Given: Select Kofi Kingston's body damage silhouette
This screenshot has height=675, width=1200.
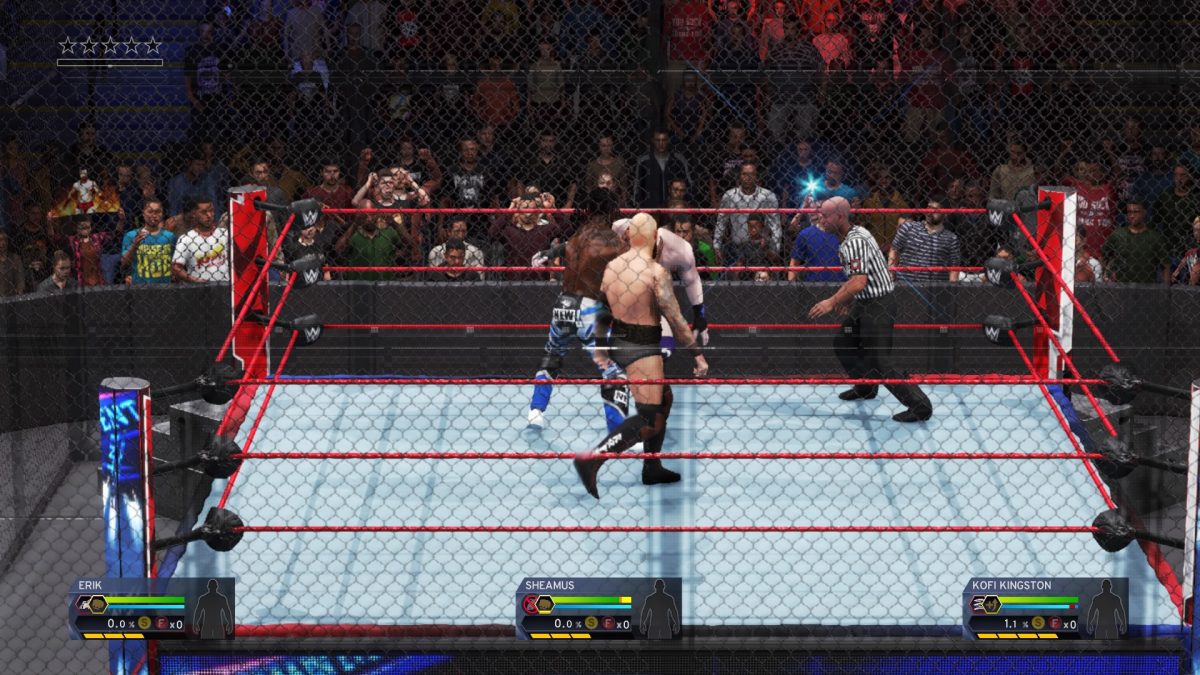Looking at the screenshot, I should [x=1106, y=609].
